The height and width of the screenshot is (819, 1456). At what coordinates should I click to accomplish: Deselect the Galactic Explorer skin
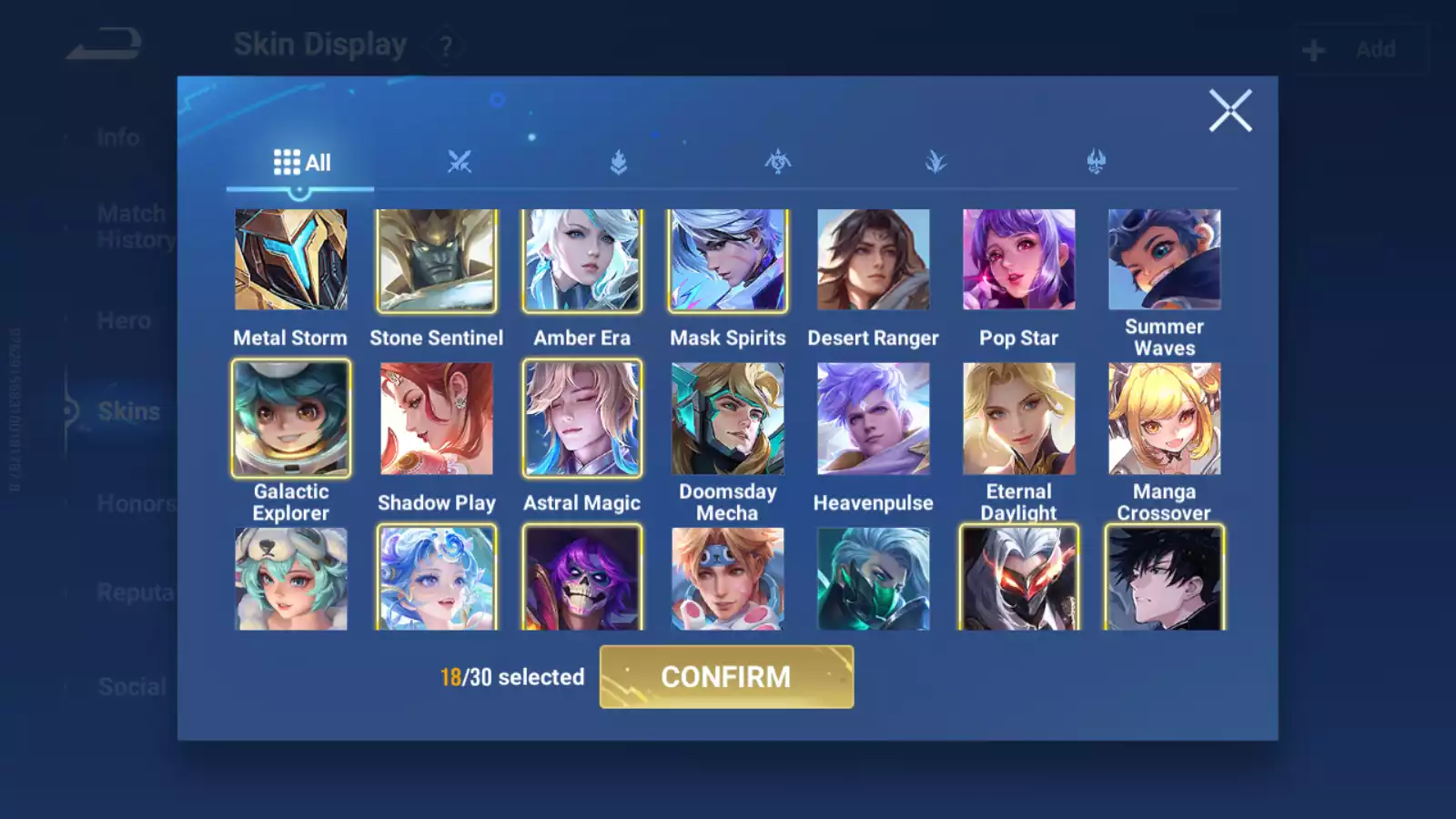point(291,419)
